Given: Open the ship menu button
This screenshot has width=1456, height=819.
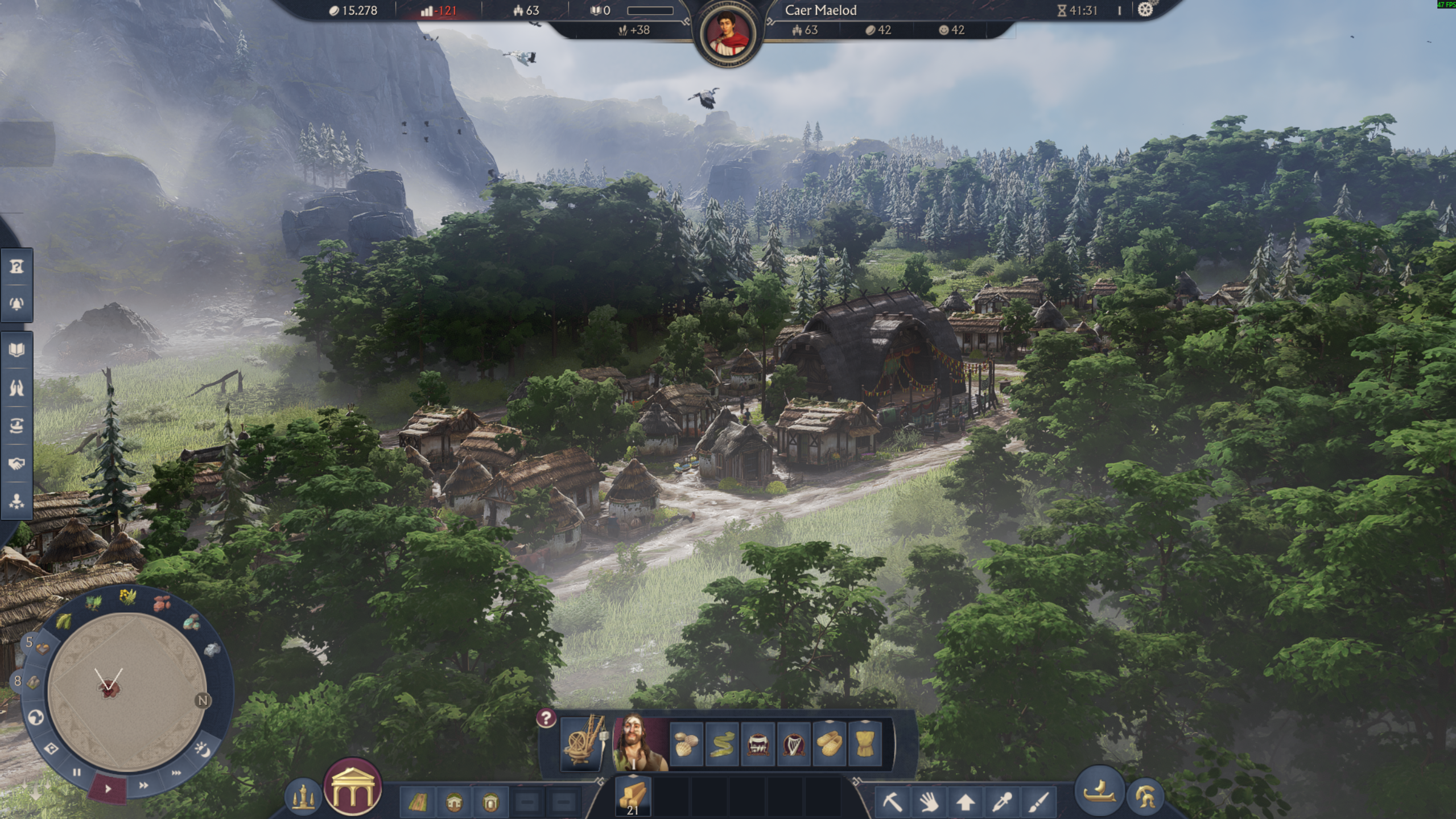Looking at the screenshot, I should pyautogui.click(x=1099, y=791).
